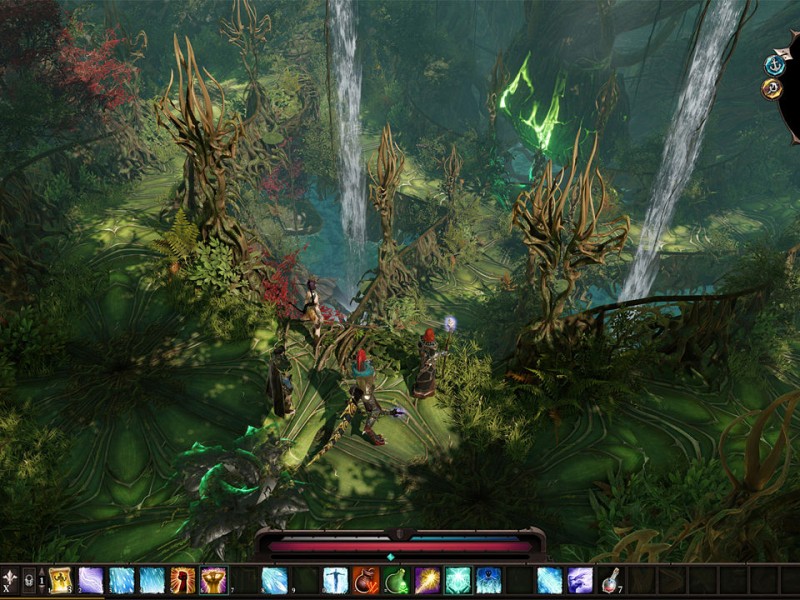
Task: Use the golden scroll in the hotbar
Action: (60, 580)
